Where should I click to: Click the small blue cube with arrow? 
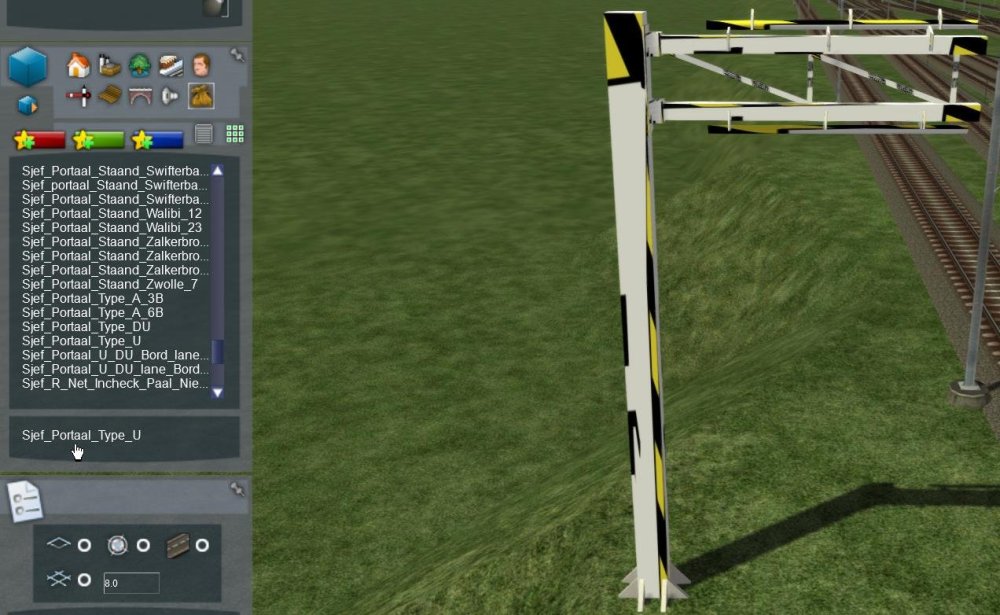pyautogui.click(x=28, y=105)
